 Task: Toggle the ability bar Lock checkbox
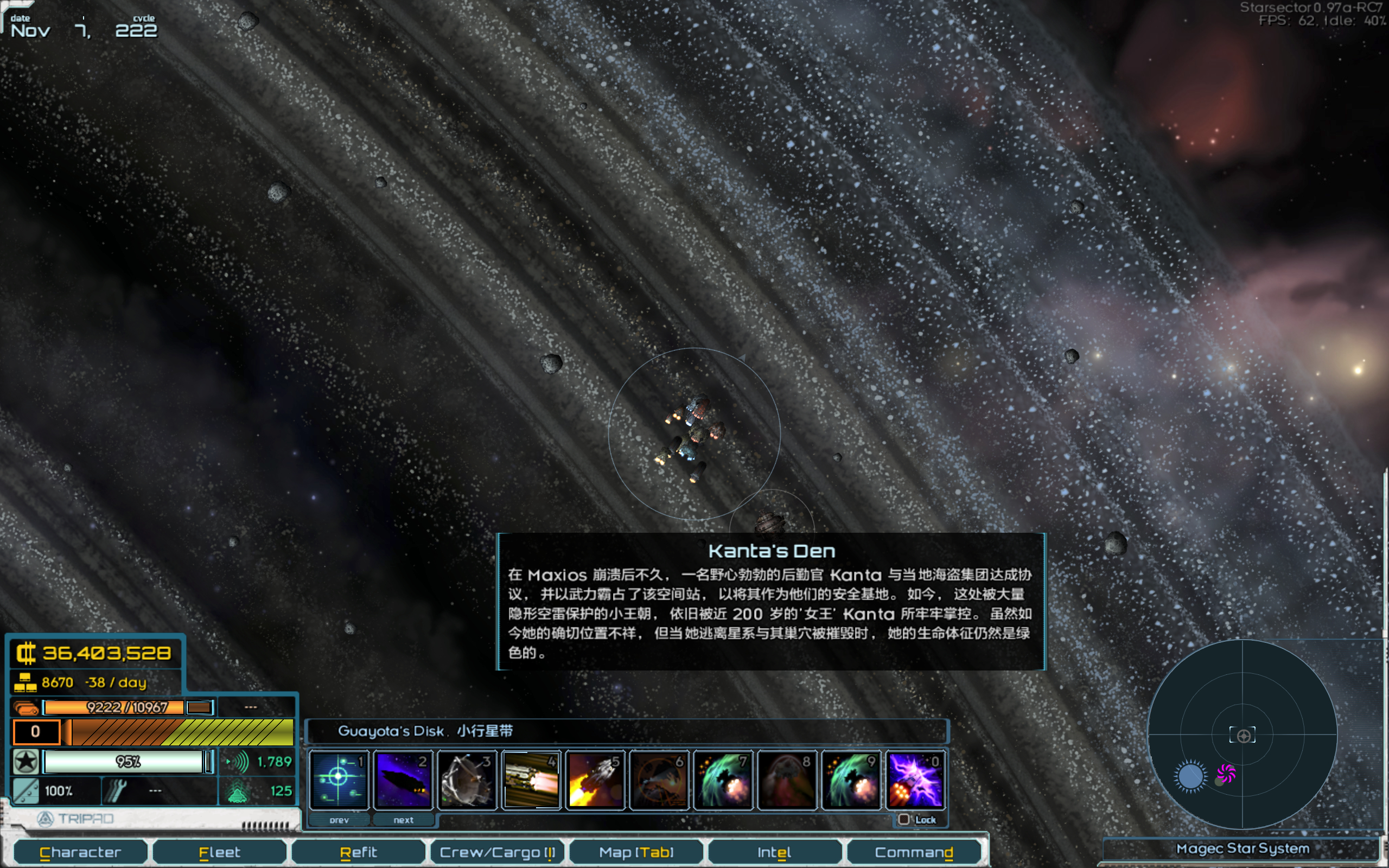click(904, 819)
